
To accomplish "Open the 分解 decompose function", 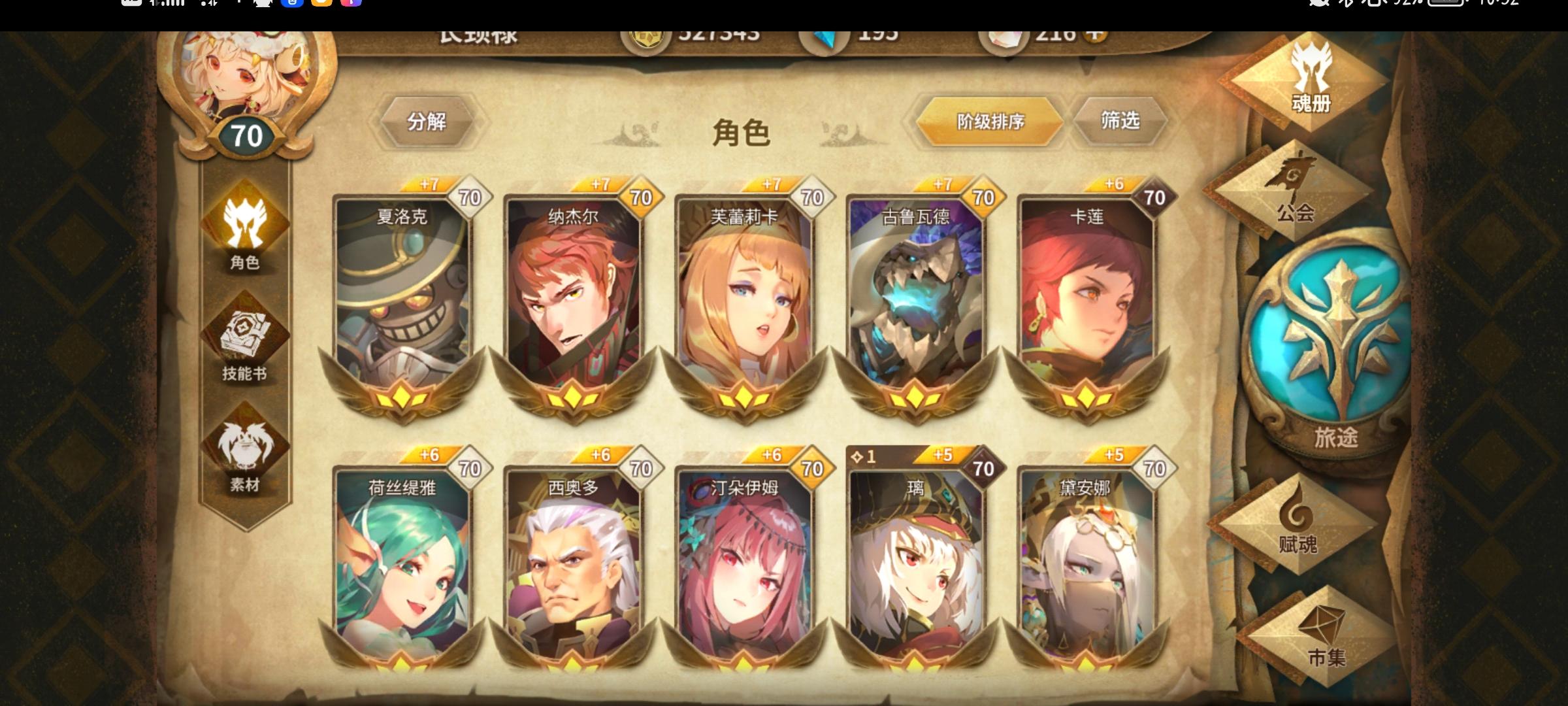I will click(x=428, y=121).
